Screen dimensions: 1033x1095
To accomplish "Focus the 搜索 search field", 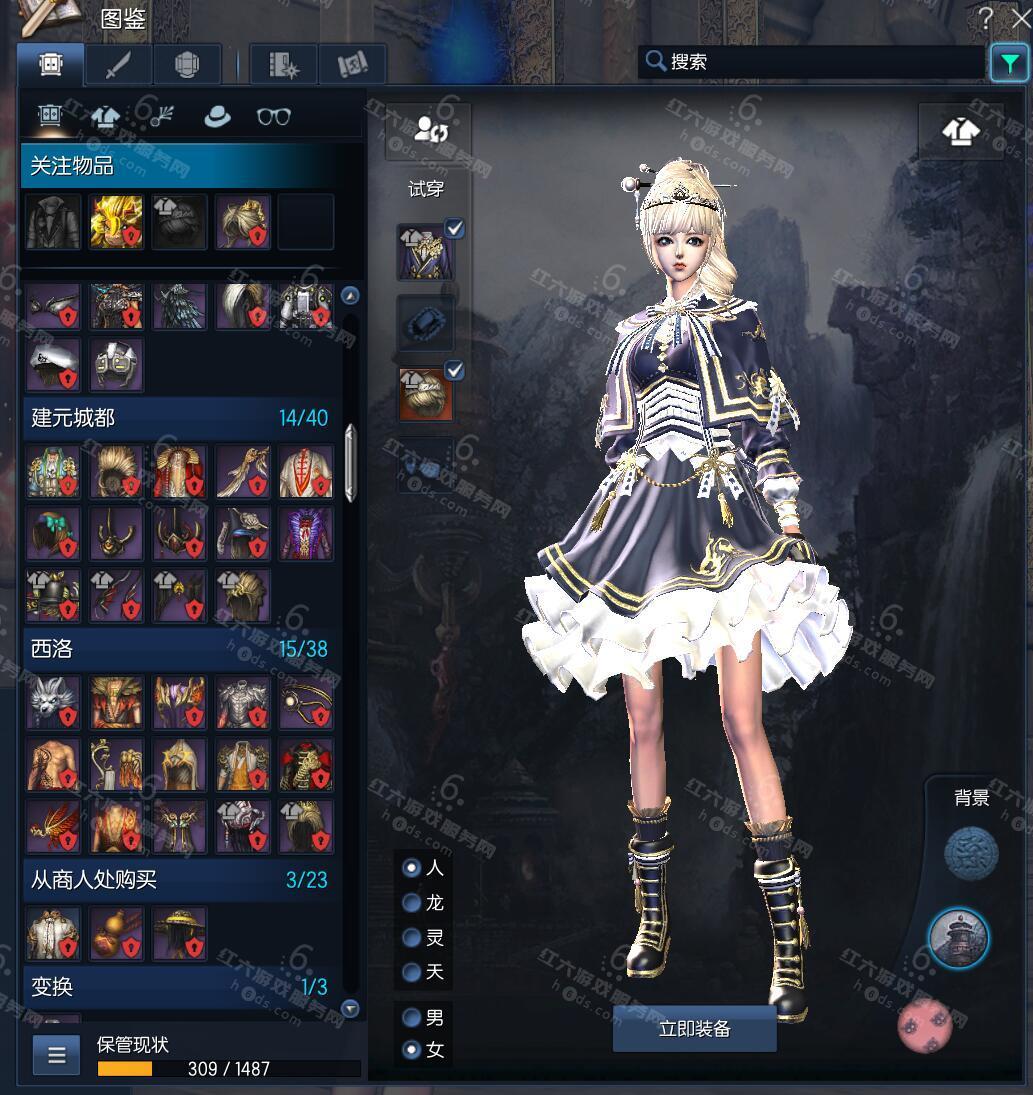I will coord(820,62).
